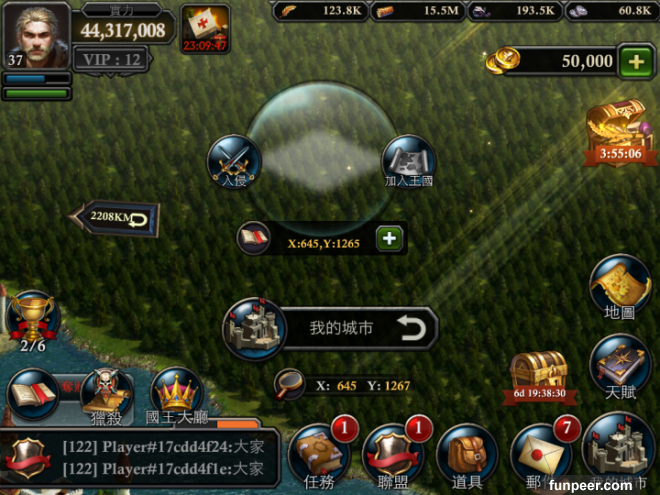
Task: Tap the 入侵 crossed swords button
Action: pyautogui.click(x=234, y=161)
